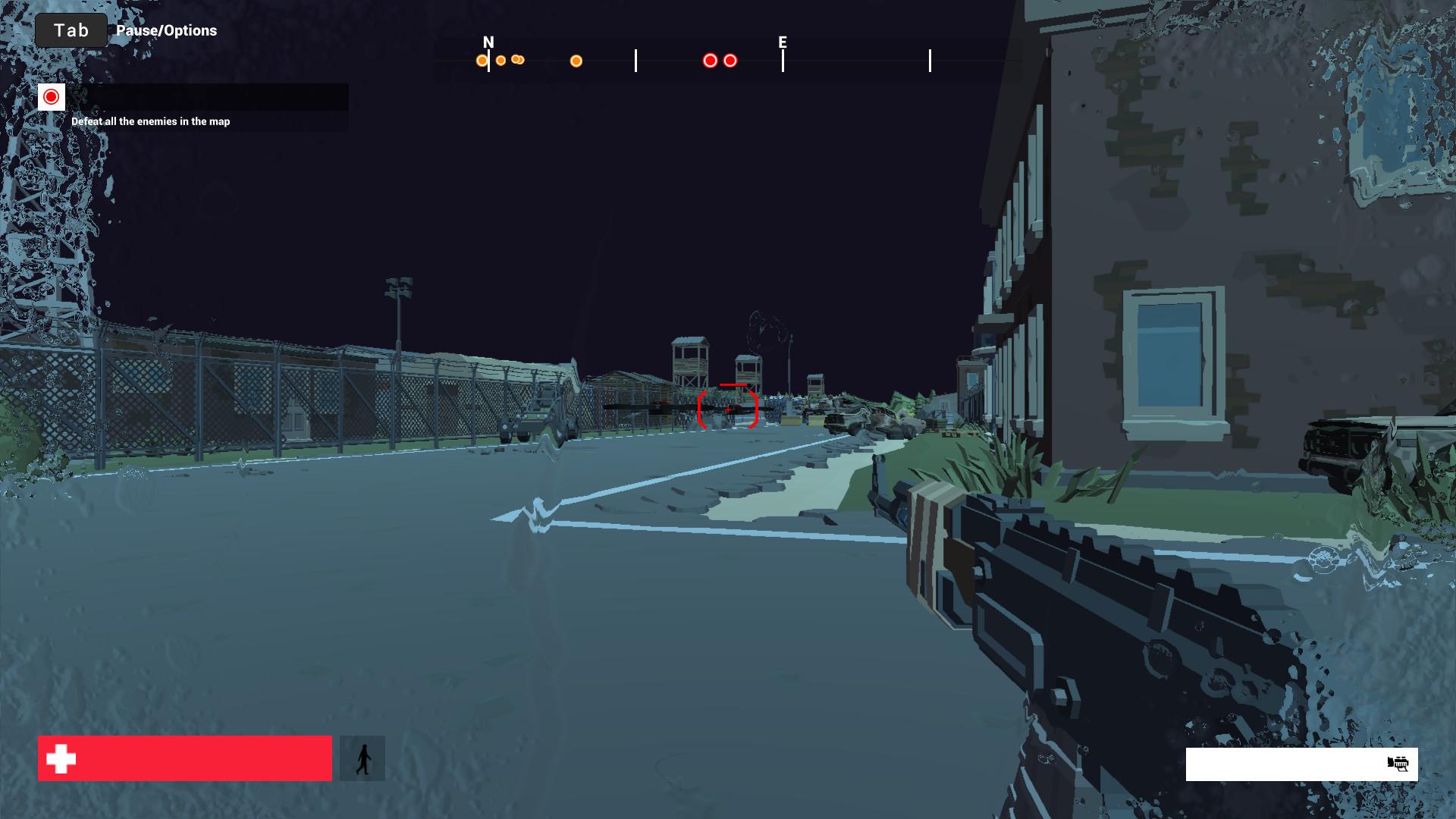Select a red enemy ring on the compass
Screen dimensions: 1456x819
pyautogui.click(x=710, y=59)
